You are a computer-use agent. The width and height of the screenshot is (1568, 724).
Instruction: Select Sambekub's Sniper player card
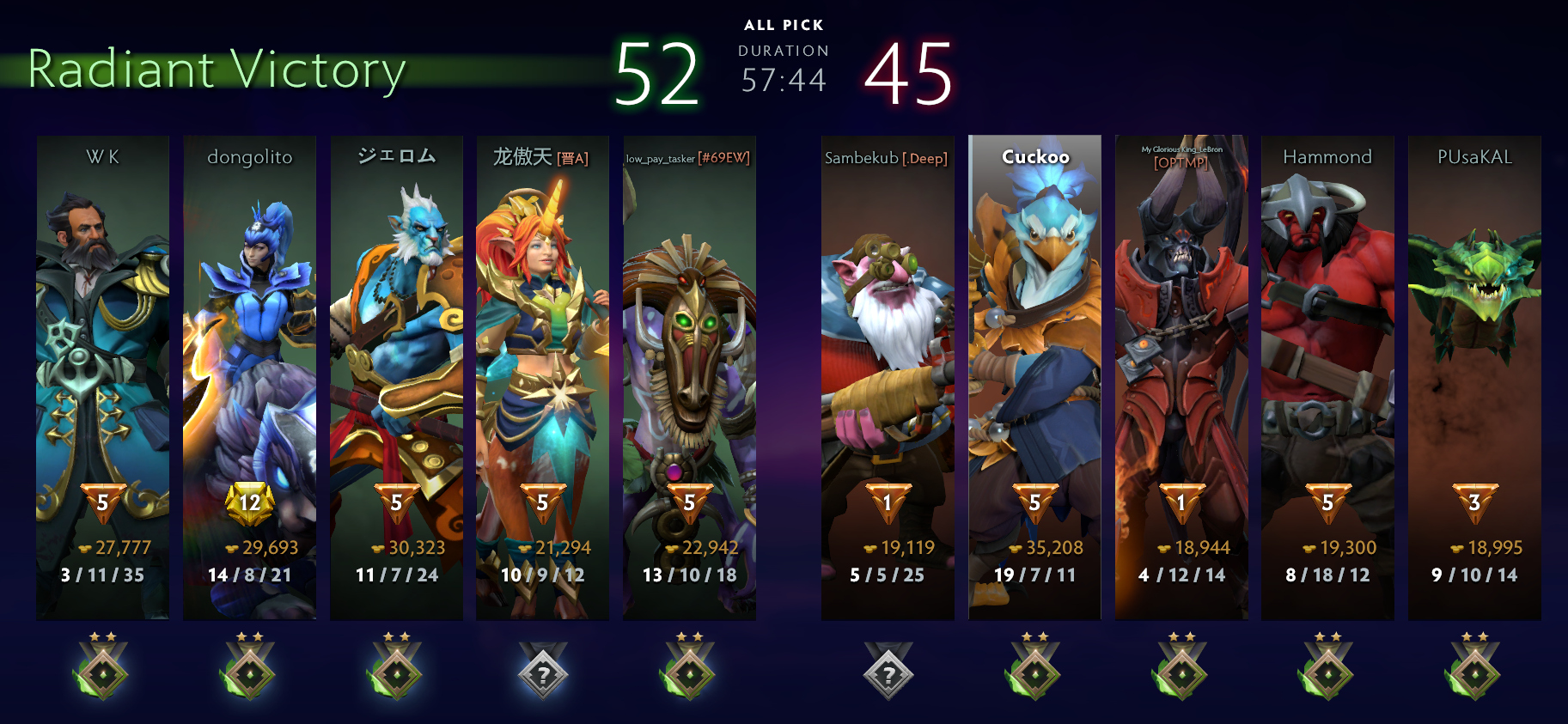coord(888,378)
